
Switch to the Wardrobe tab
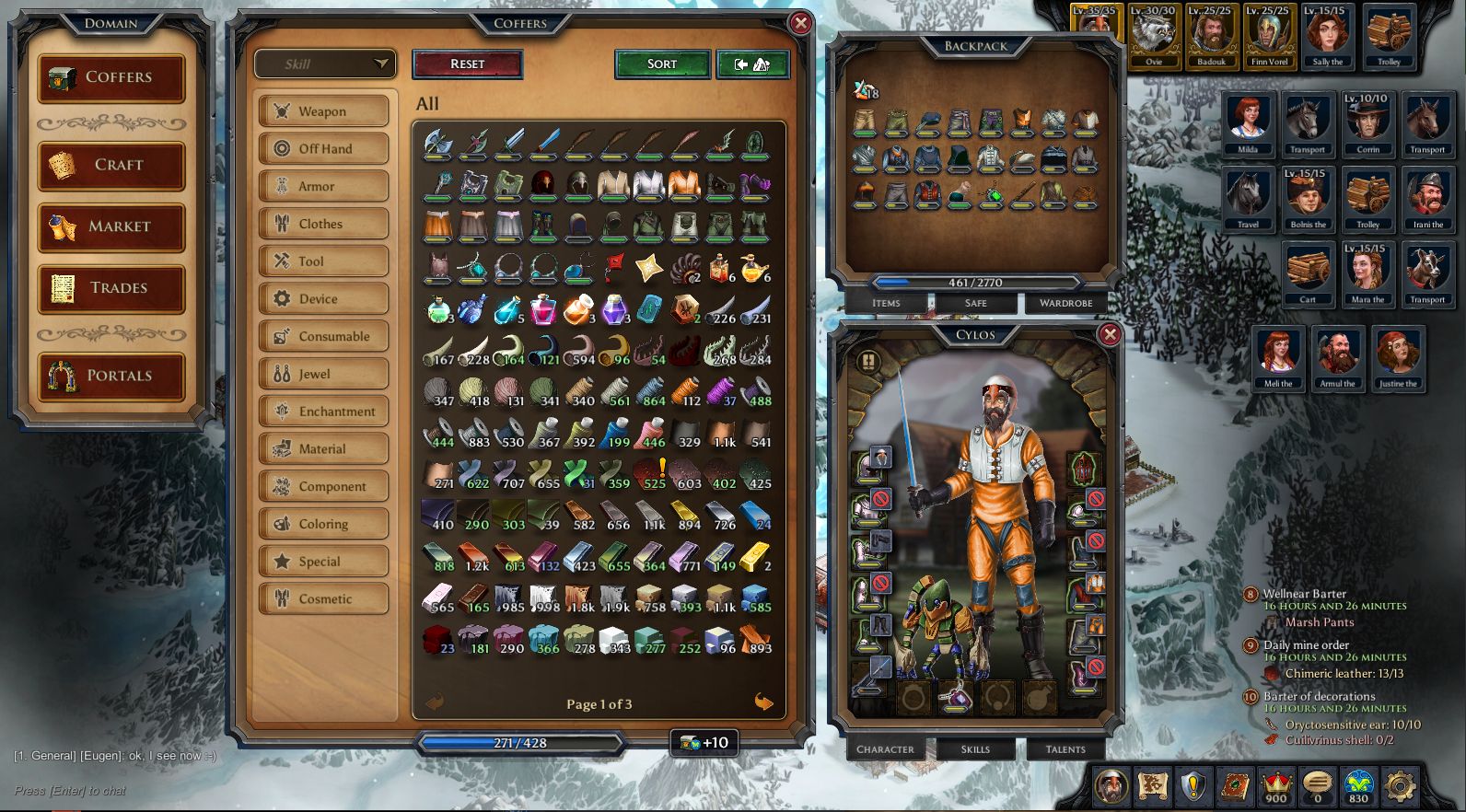click(1065, 303)
